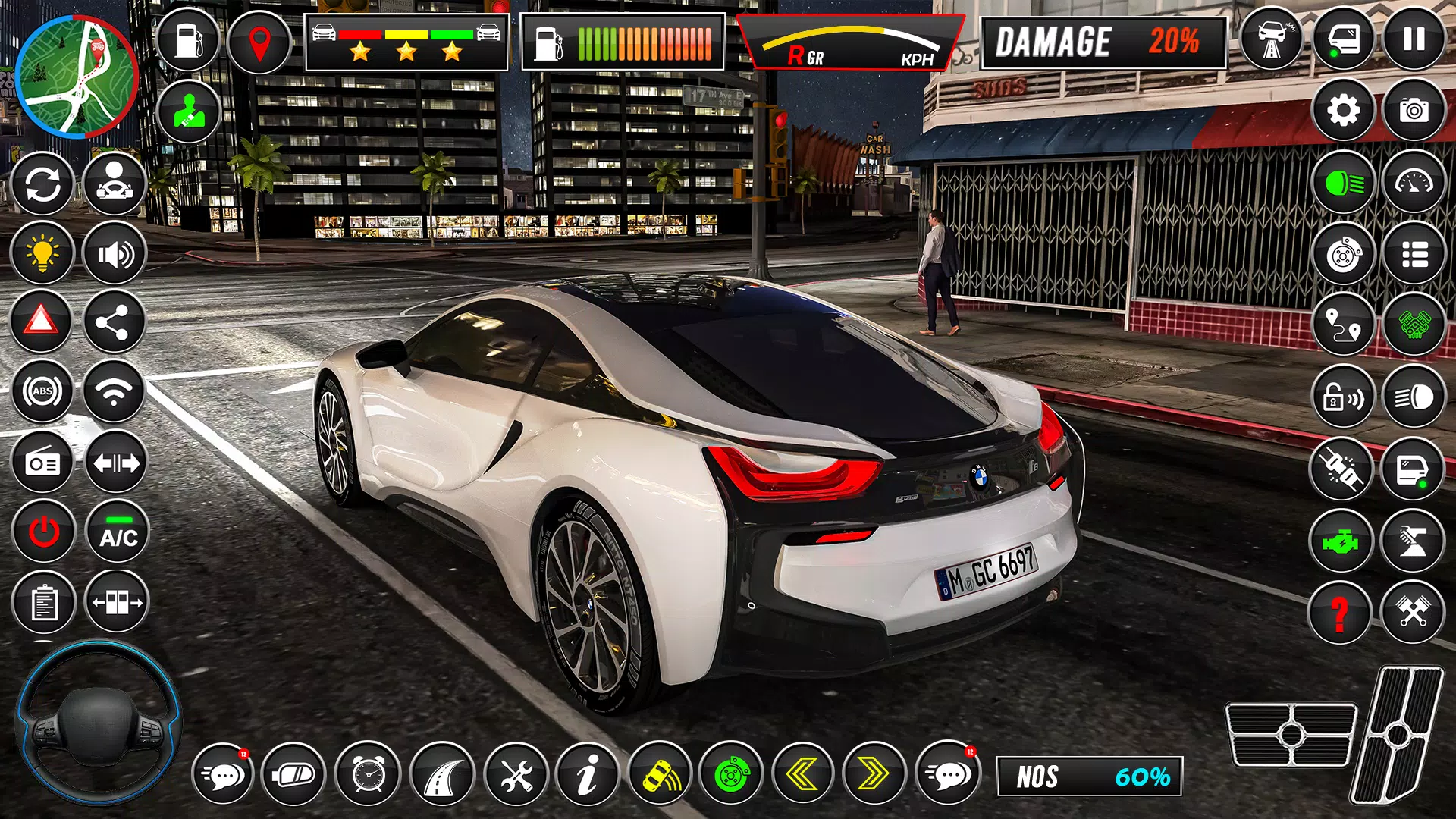1456x819 pixels.
Task: Pause the game
Action: tap(1414, 39)
